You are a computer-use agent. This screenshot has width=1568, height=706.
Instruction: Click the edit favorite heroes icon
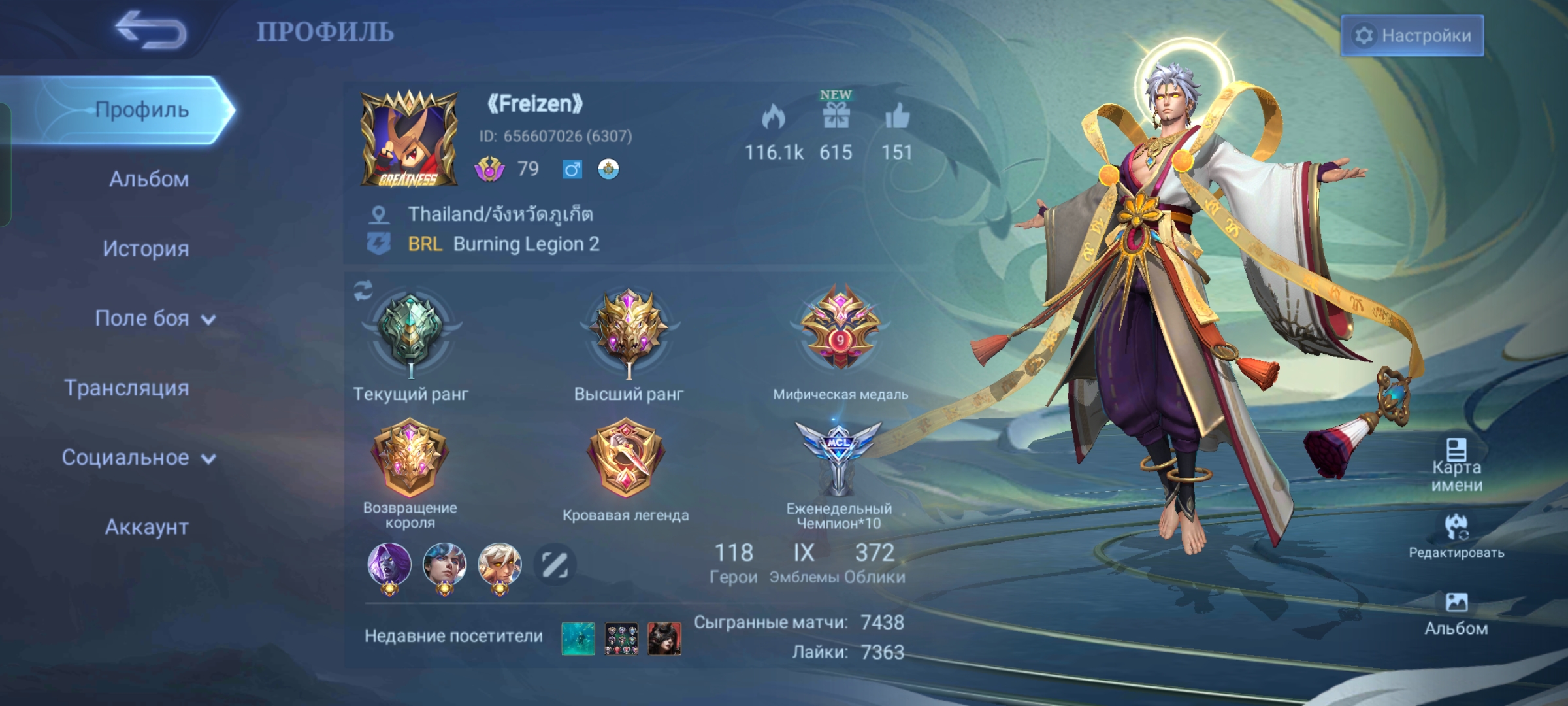(555, 564)
